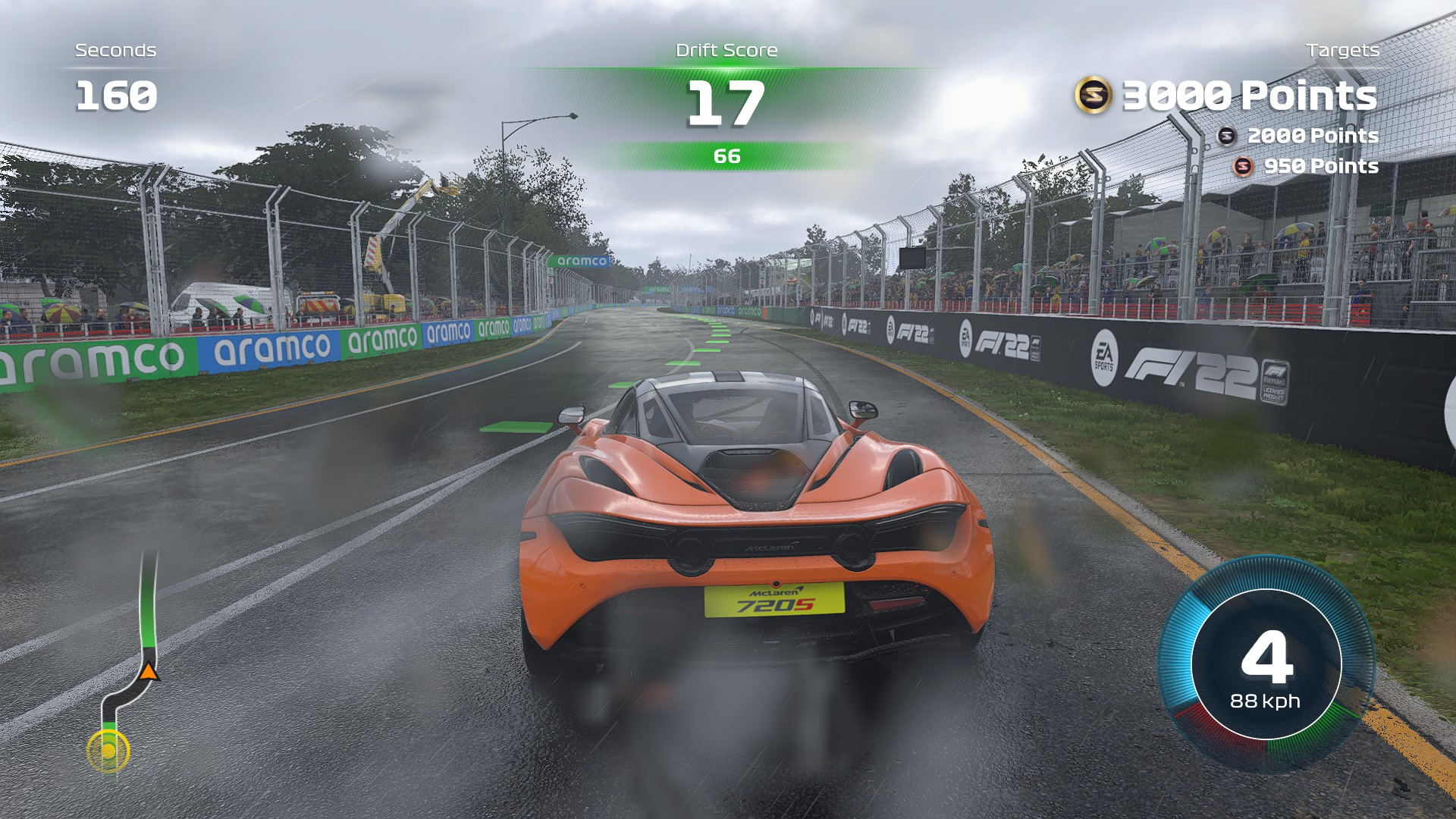
Task: Select the gold 3000 Points target
Action: 1226,96
